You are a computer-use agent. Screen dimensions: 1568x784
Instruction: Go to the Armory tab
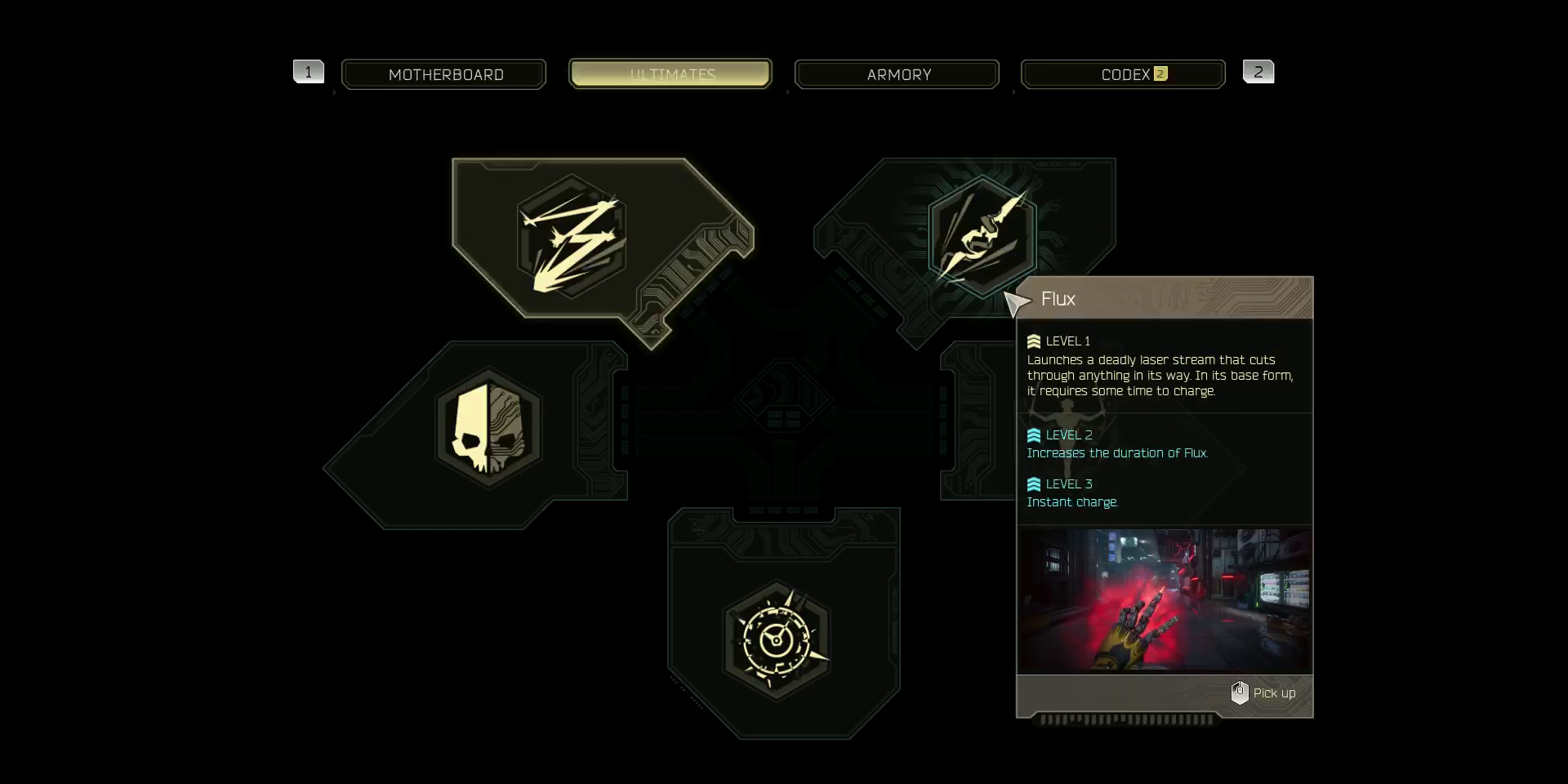pos(897,74)
